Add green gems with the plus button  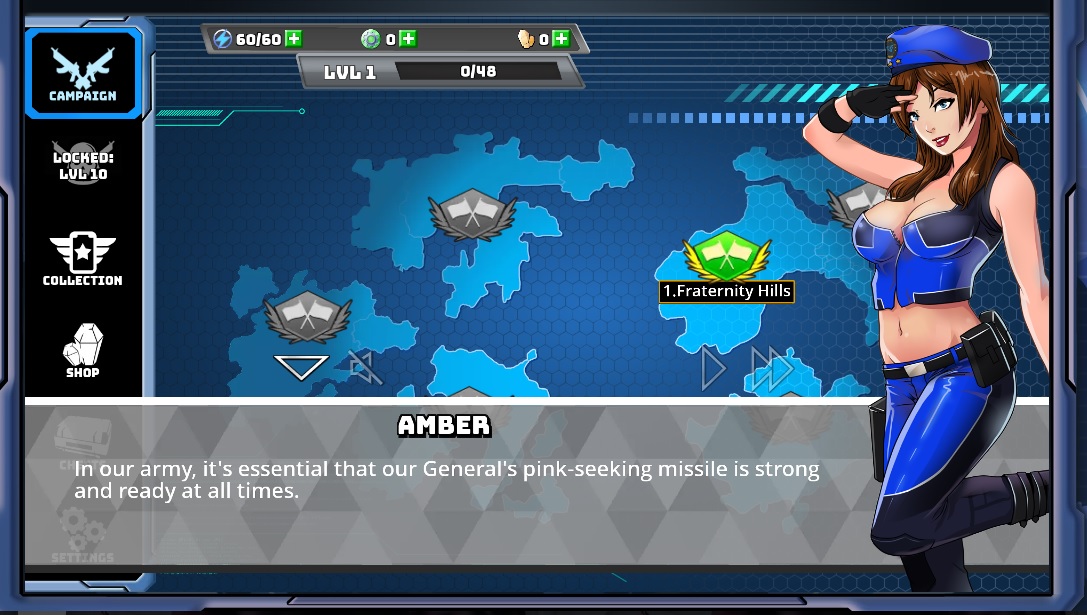click(407, 39)
